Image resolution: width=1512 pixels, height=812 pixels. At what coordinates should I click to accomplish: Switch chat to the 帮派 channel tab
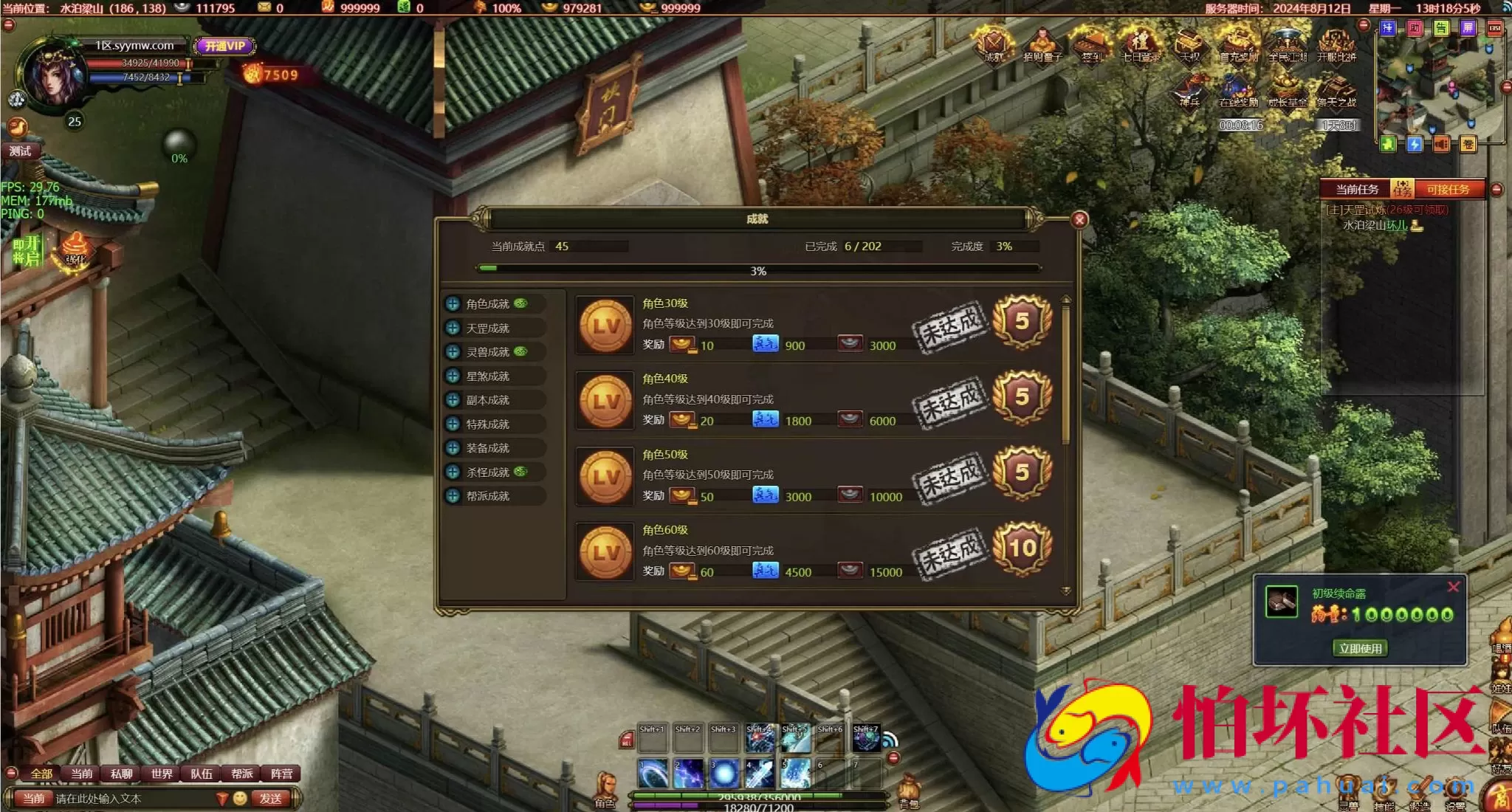pos(241,774)
